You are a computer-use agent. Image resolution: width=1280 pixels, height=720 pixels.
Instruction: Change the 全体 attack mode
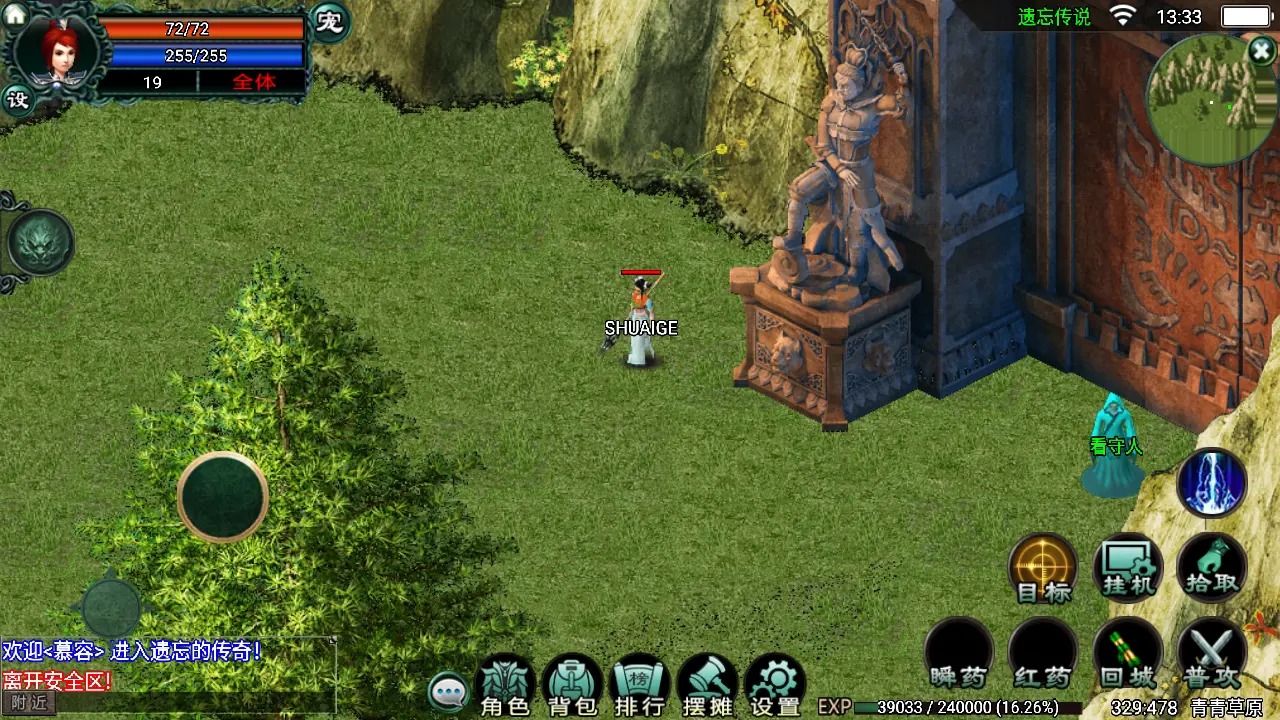[x=254, y=82]
